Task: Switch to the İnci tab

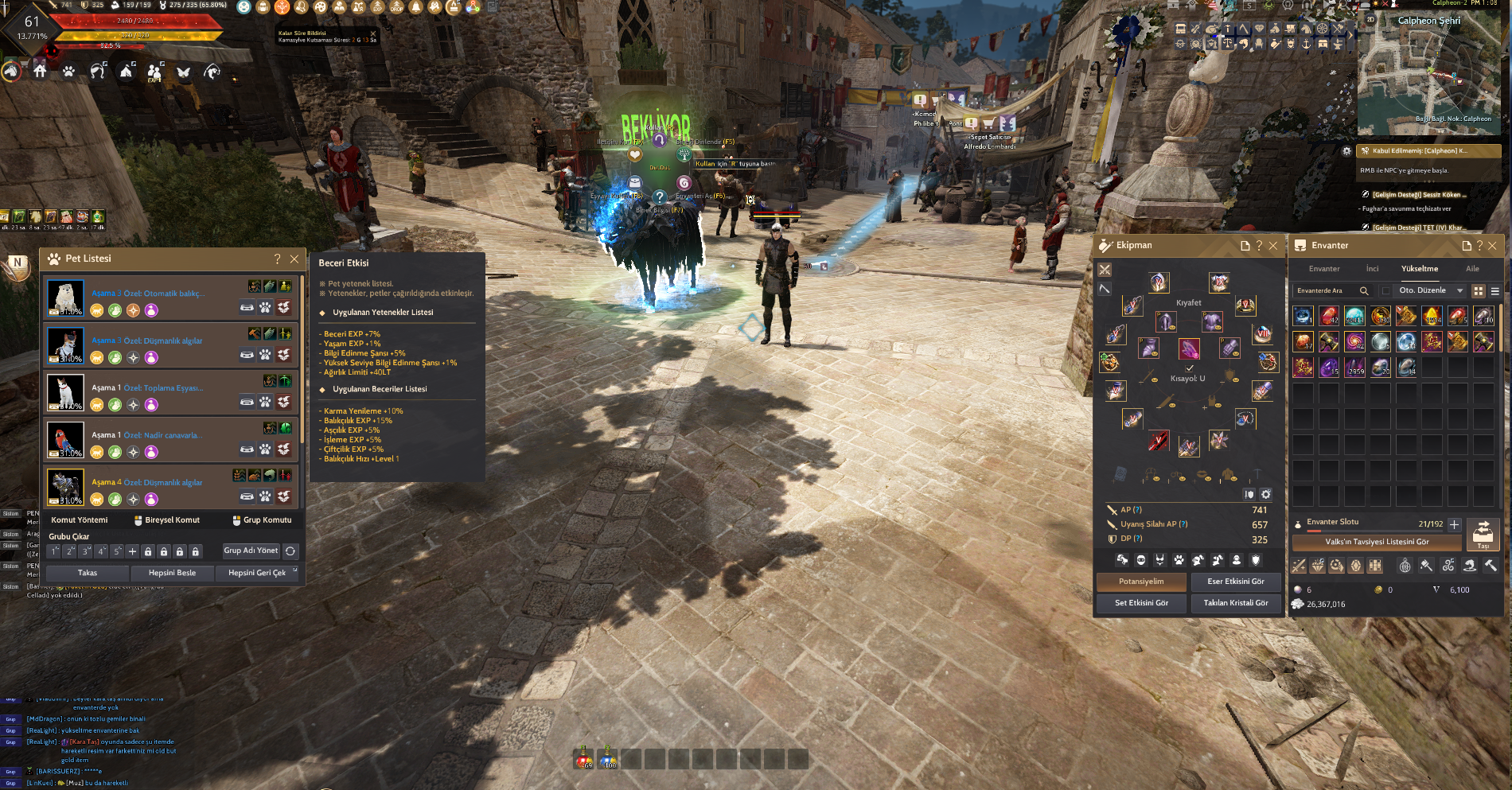Action: pyautogui.click(x=1372, y=268)
